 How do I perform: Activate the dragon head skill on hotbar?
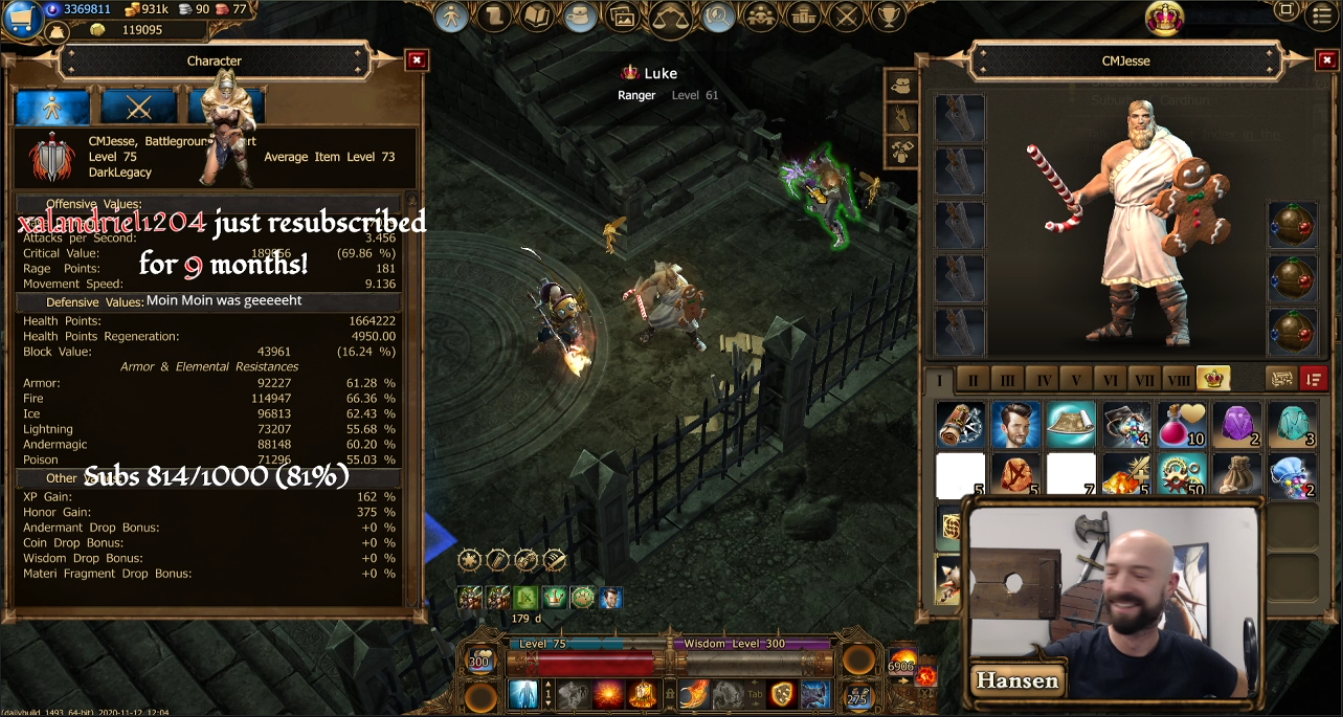click(815, 694)
